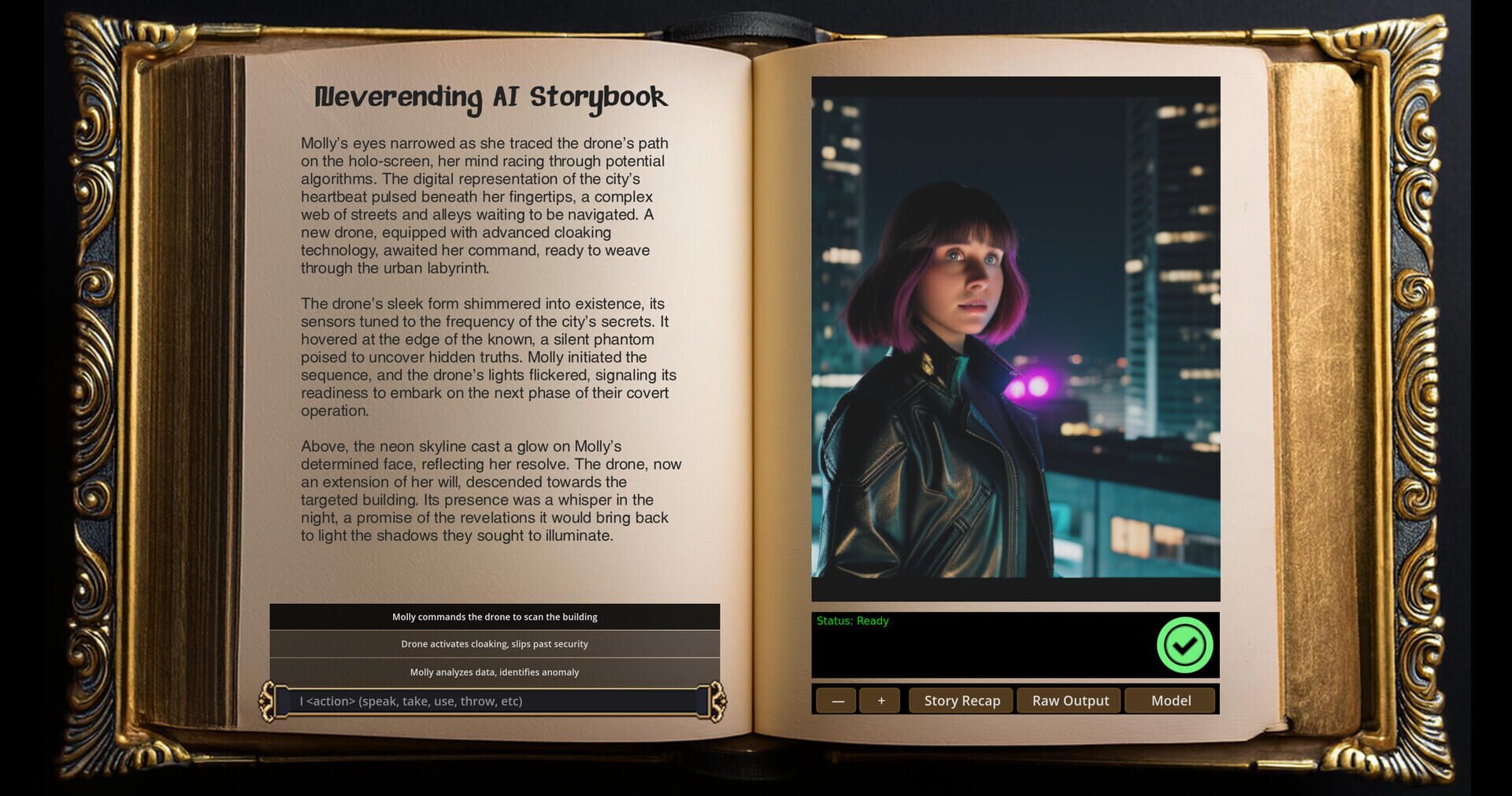Open the Model selector
This screenshot has height=796, width=1512.
pyautogui.click(x=1169, y=700)
